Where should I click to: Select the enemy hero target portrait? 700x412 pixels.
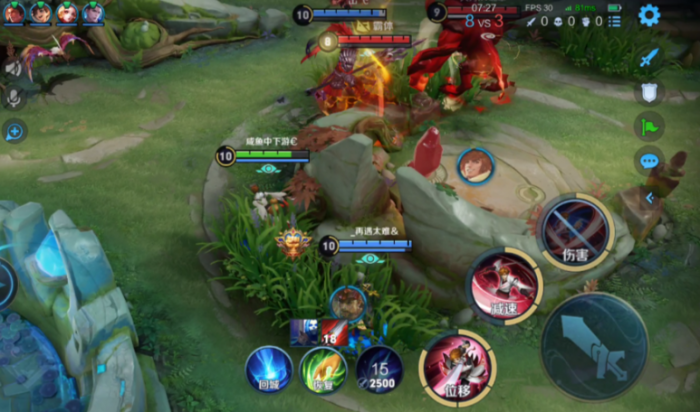tap(475, 165)
